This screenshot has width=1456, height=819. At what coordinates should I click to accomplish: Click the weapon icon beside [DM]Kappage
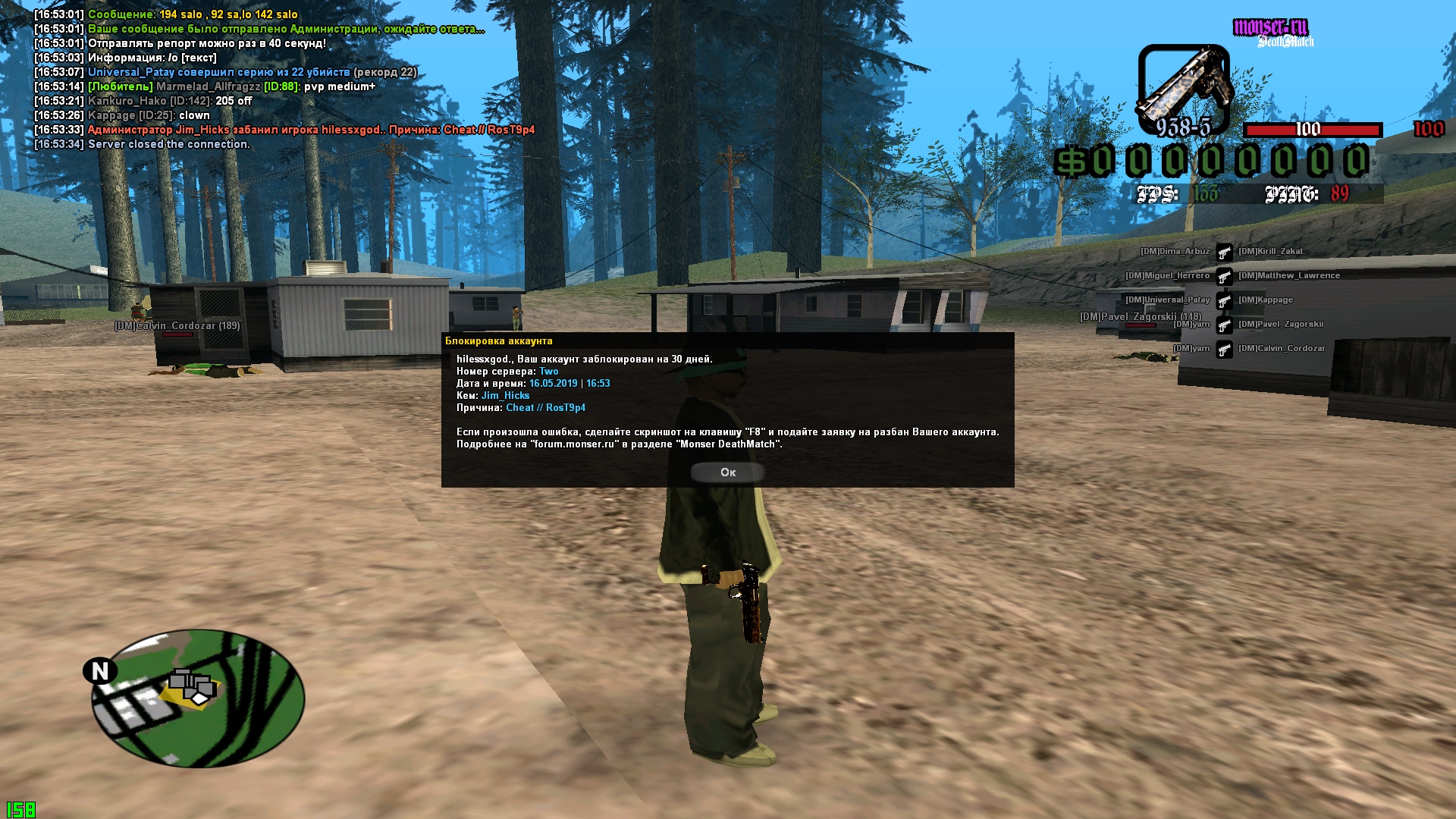[1226, 300]
